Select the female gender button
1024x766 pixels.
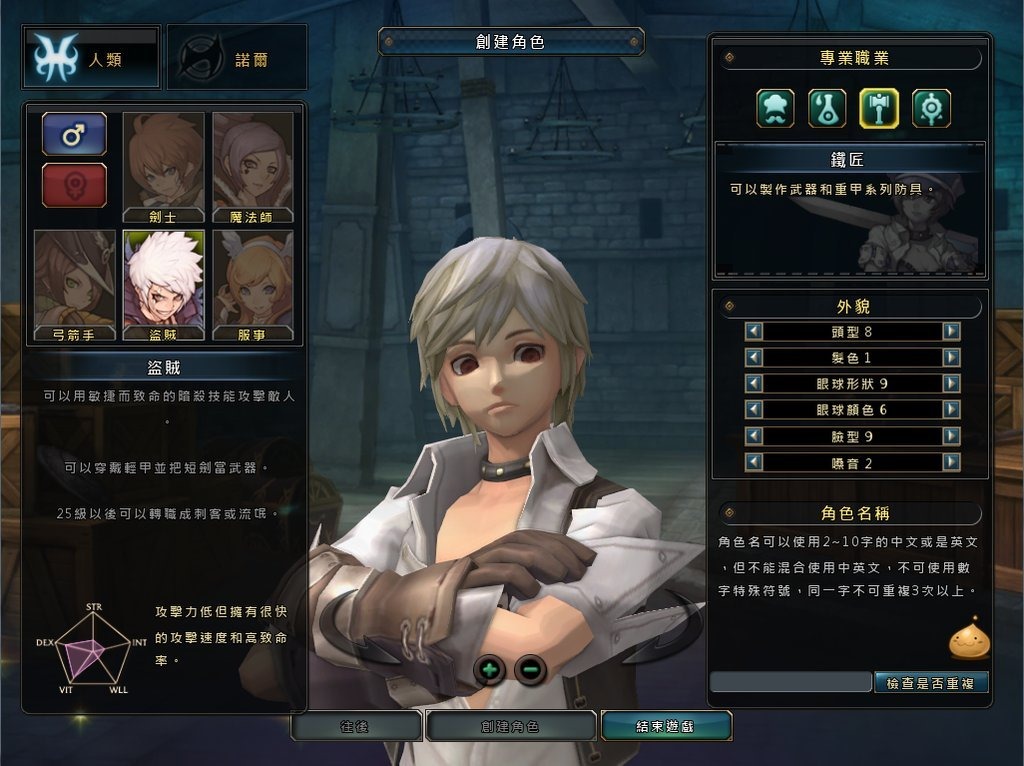click(74, 185)
